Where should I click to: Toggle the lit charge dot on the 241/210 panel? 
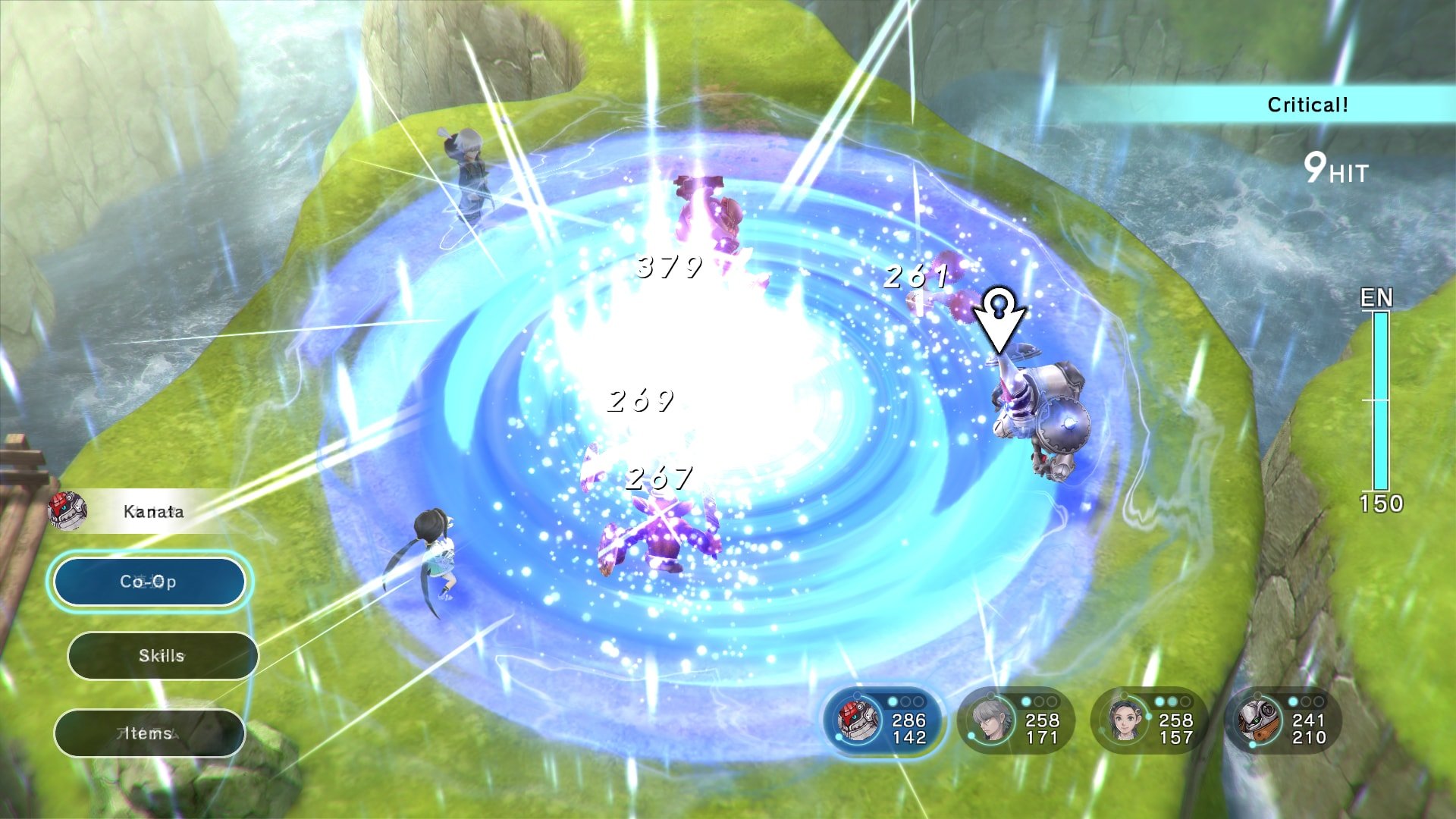pyautogui.click(x=1294, y=701)
